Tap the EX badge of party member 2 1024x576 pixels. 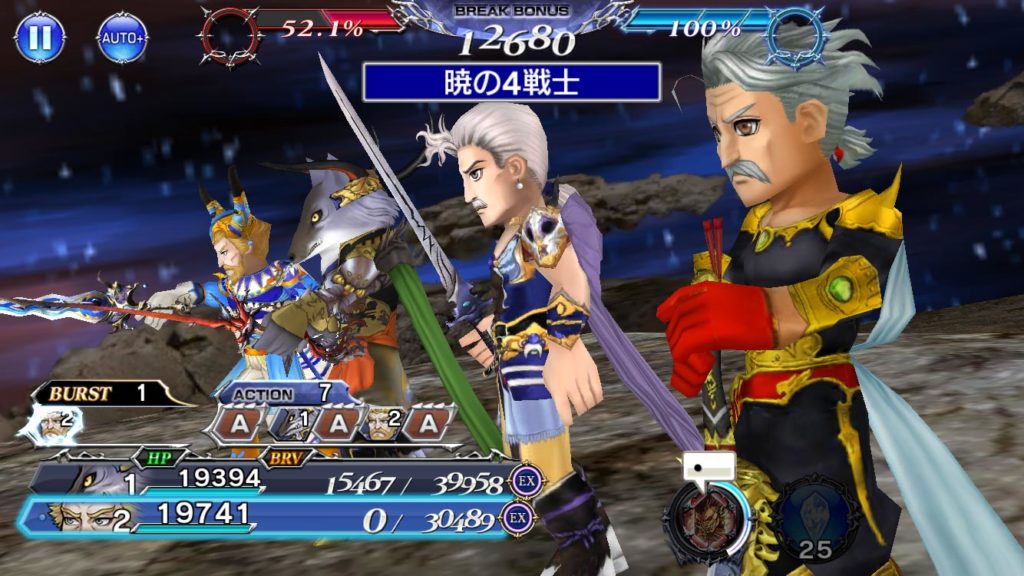tap(517, 518)
